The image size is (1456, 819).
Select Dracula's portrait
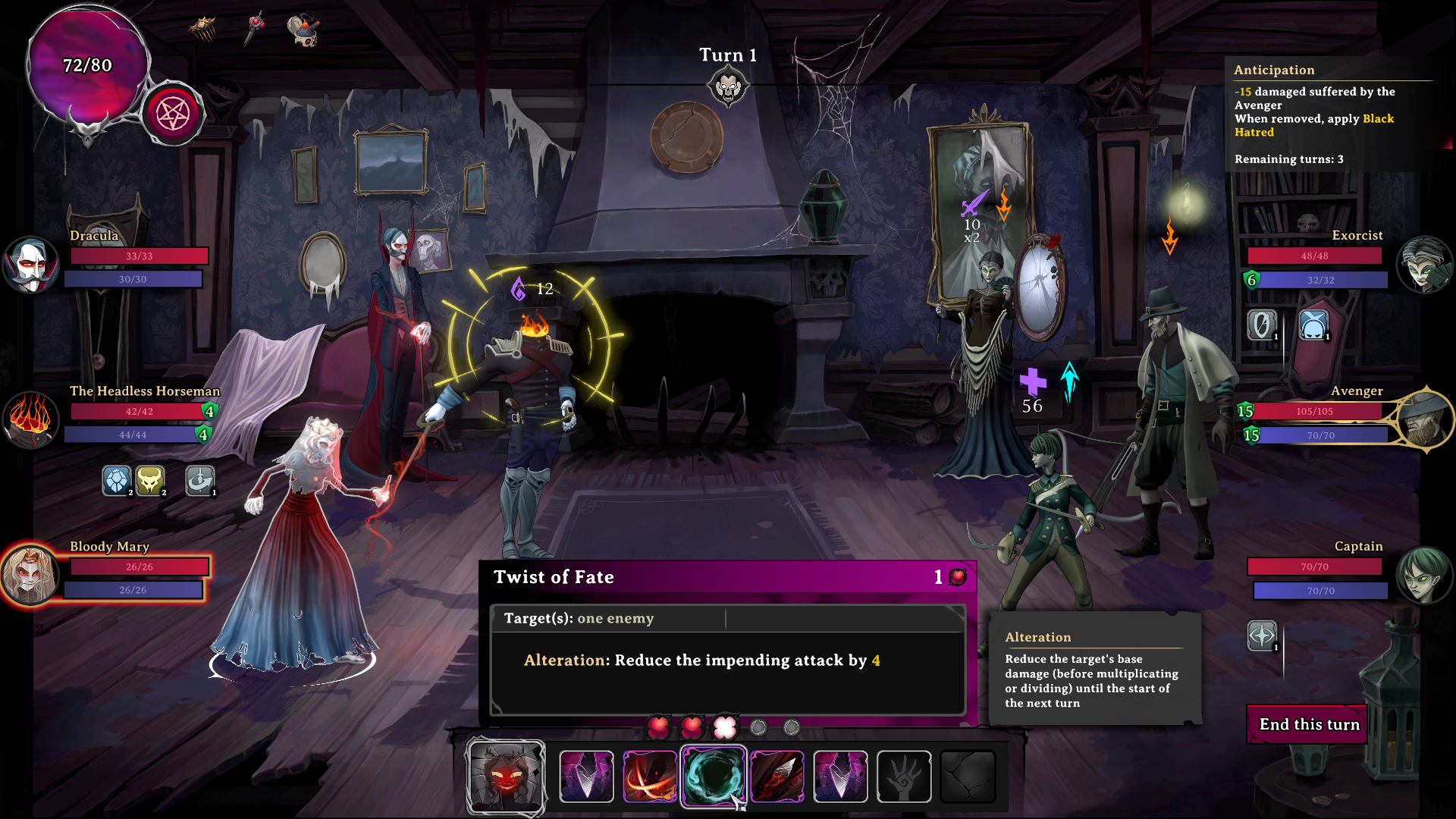30,265
